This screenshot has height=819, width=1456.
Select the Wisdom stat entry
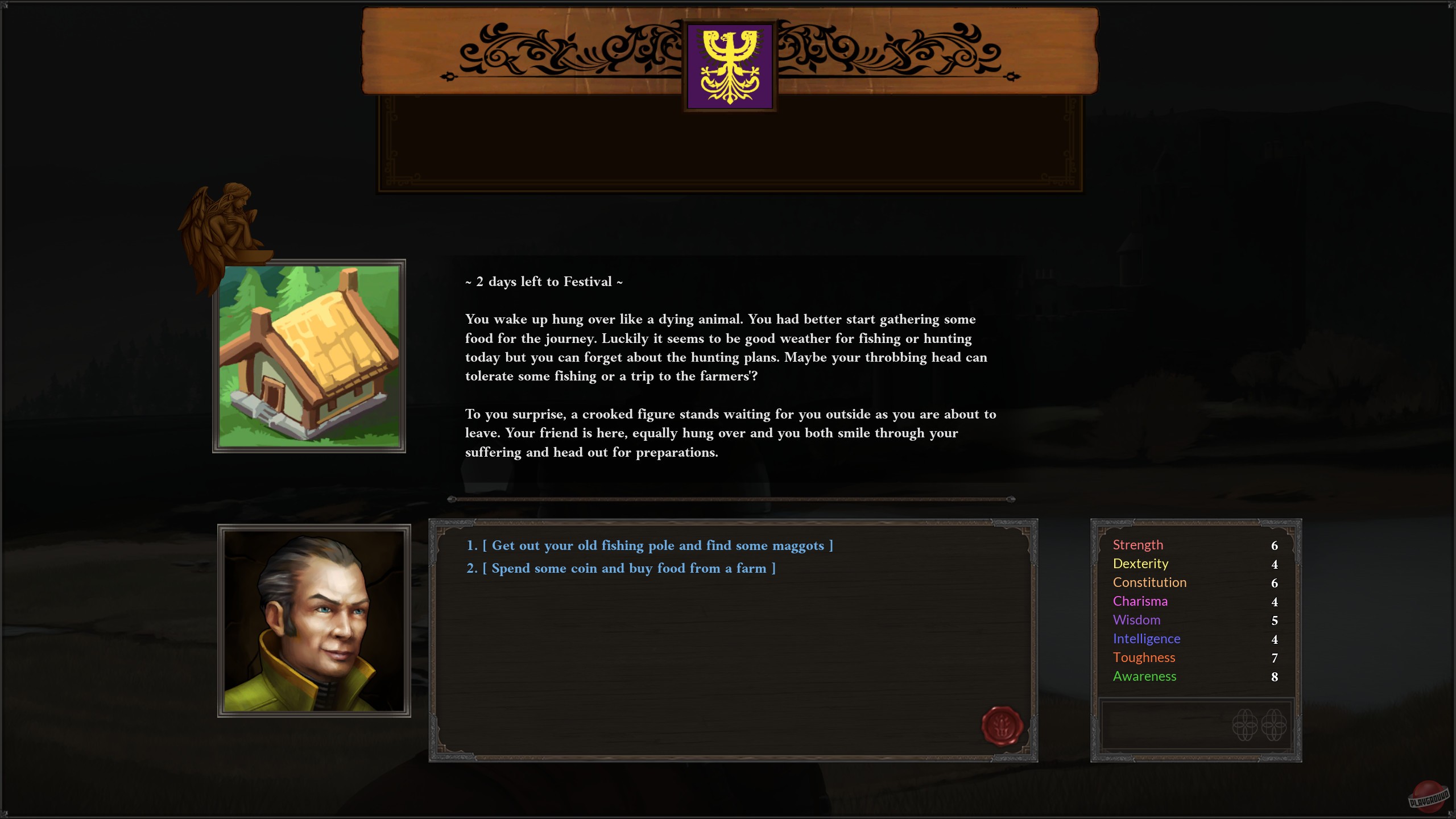[x=1136, y=620]
